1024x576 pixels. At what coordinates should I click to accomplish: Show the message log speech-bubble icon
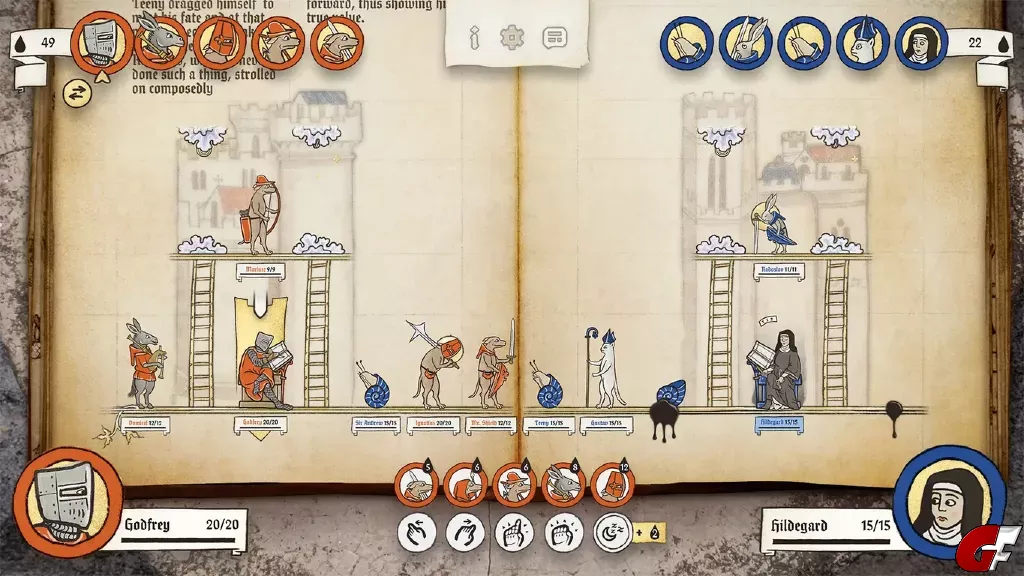pos(554,39)
